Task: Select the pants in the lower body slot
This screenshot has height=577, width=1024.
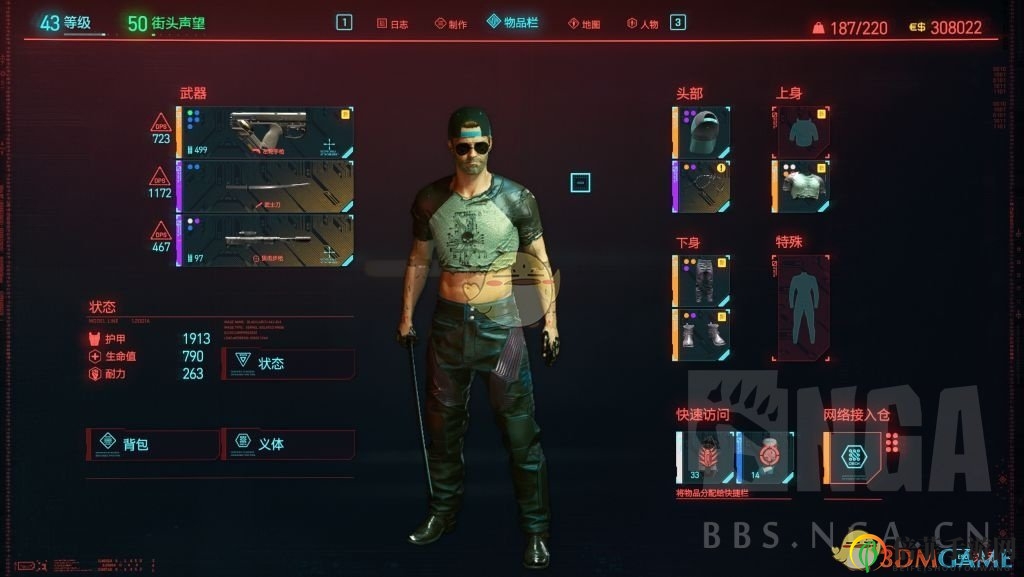Action: point(703,281)
